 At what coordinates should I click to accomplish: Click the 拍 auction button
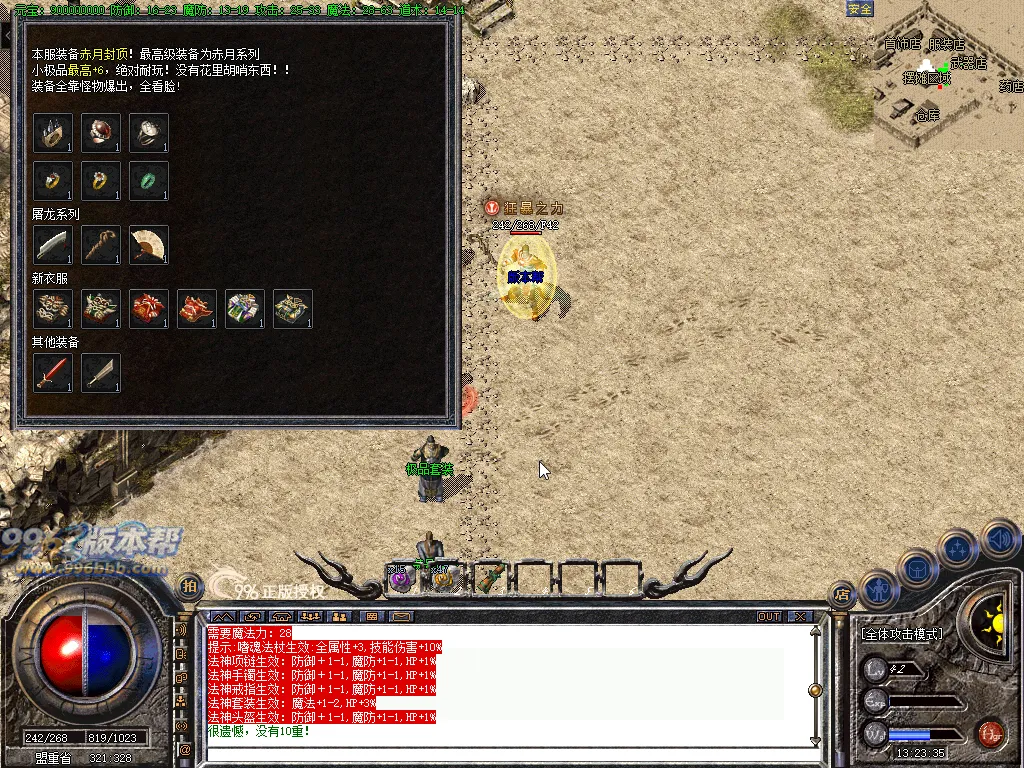[188, 586]
